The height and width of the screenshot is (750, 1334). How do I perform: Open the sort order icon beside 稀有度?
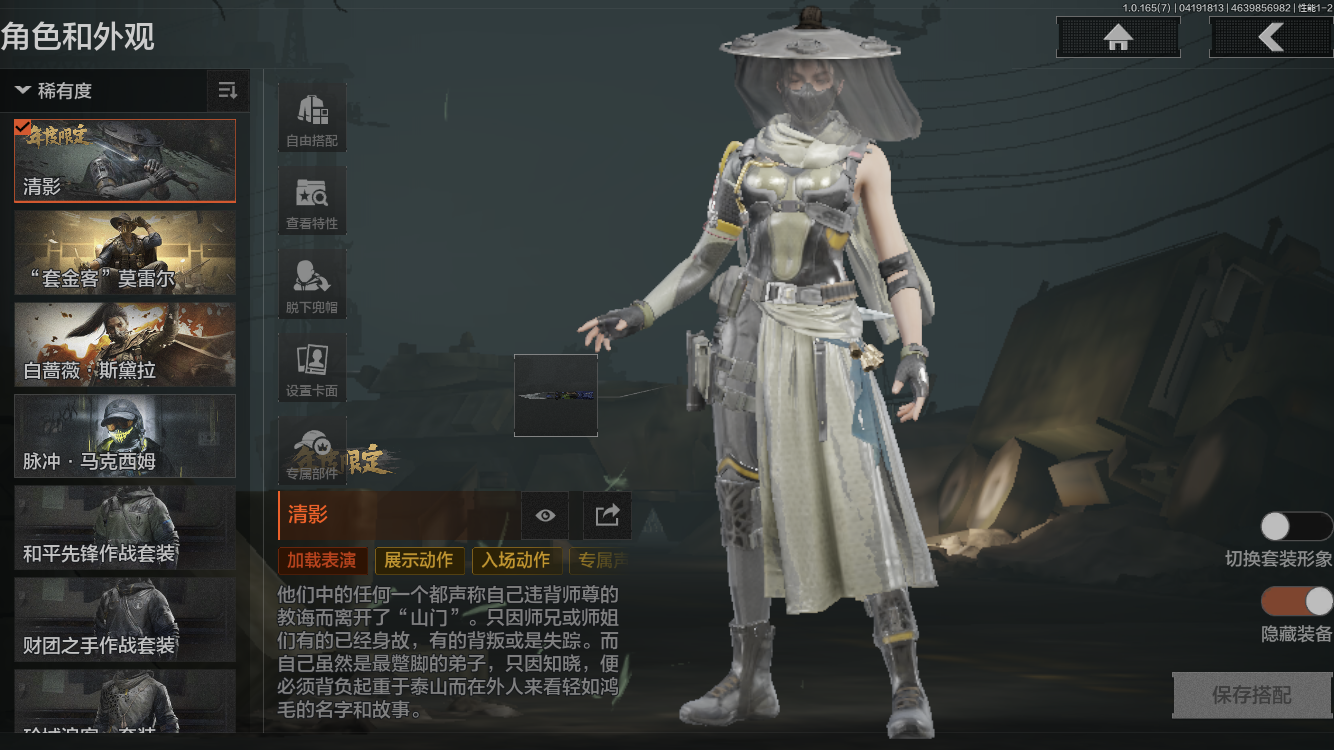click(x=228, y=90)
